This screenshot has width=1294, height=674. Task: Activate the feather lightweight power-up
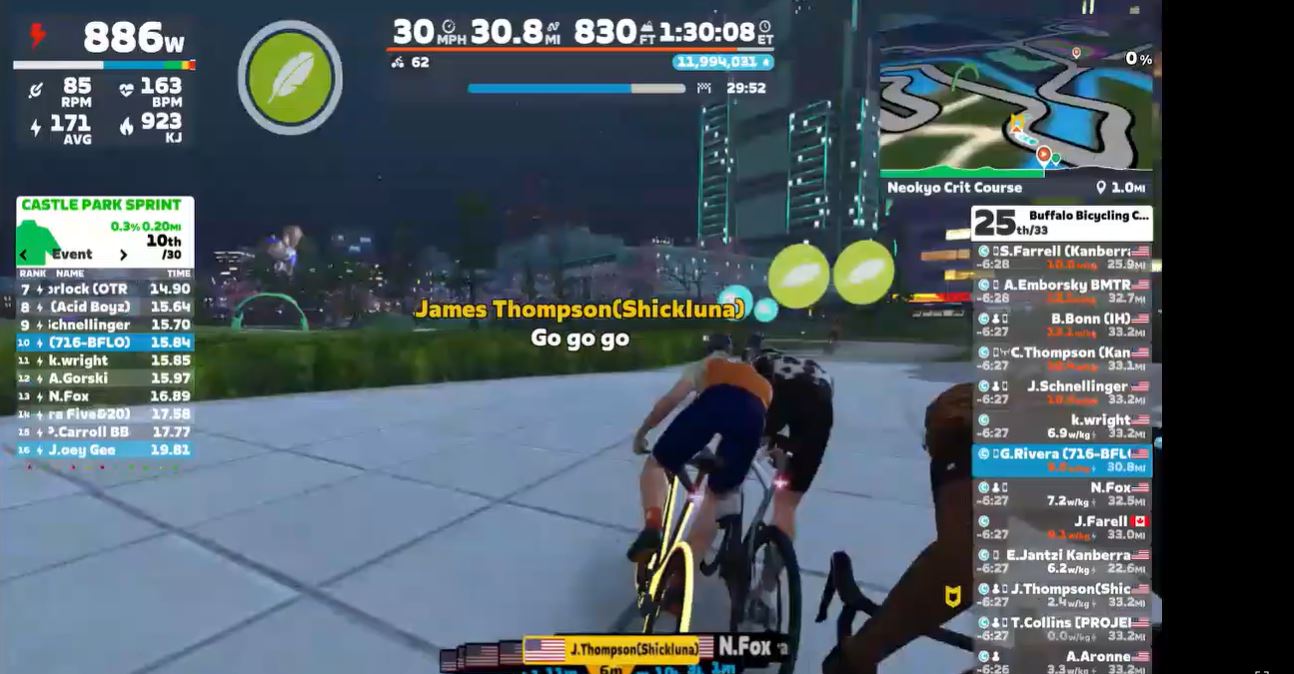click(290, 77)
